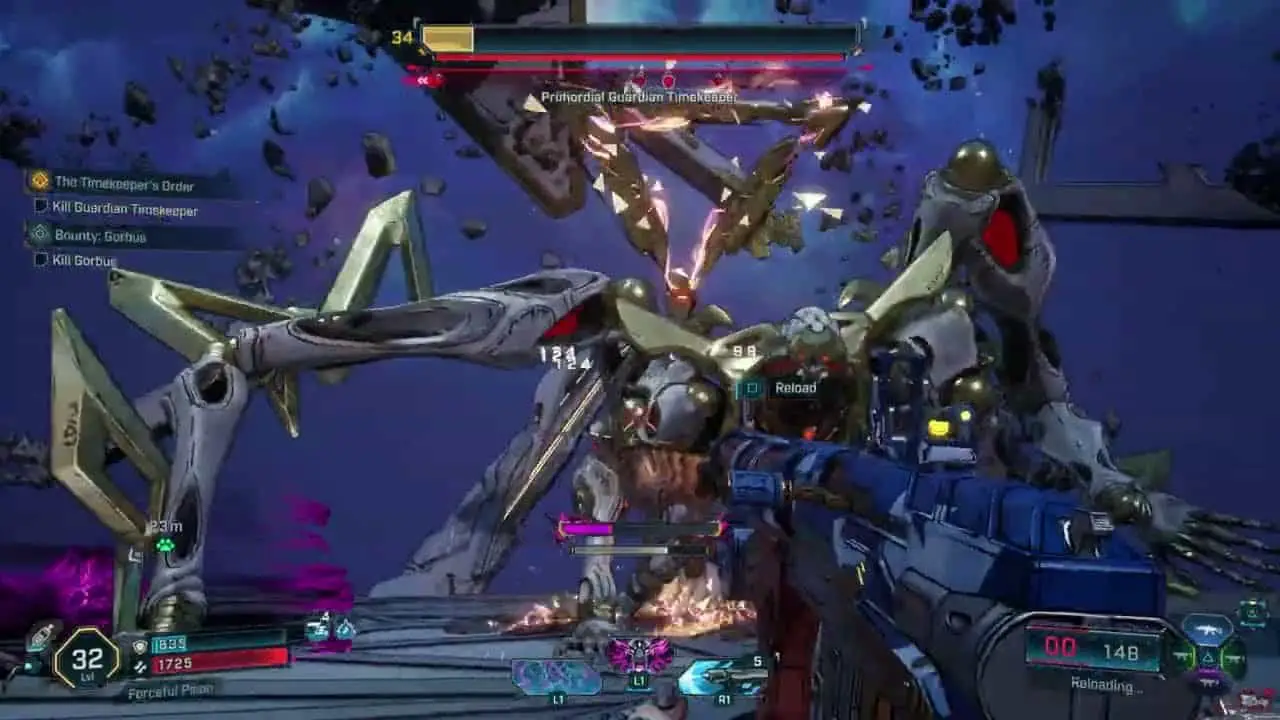The width and height of the screenshot is (1280, 720).
Task: Tick the Kill Gorbus objective checkbox
Action: pyautogui.click(x=41, y=259)
